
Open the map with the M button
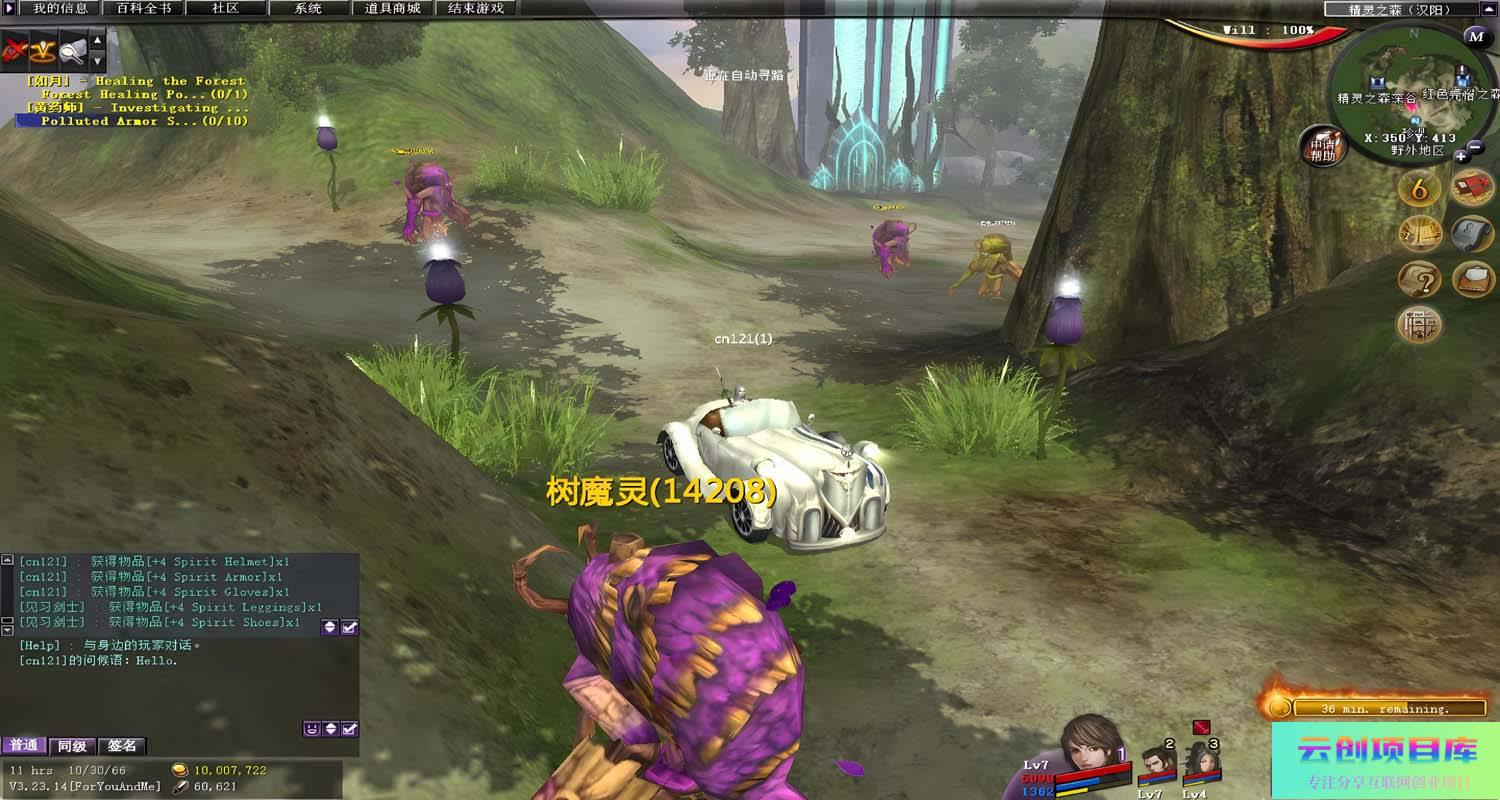click(1474, 37)
